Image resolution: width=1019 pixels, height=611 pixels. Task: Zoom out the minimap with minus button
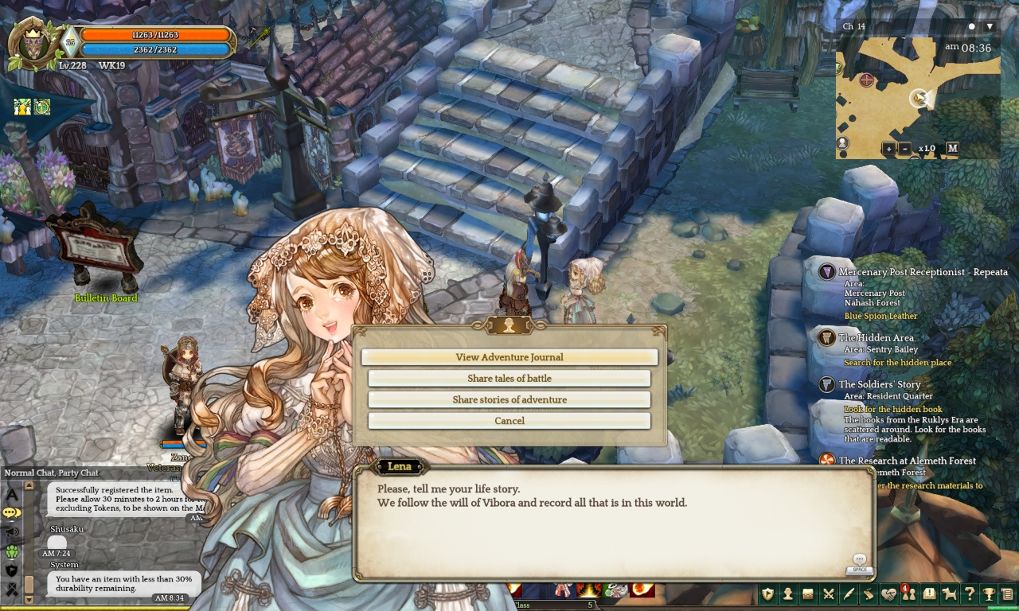pyautogui.click(x=905, y=148)
